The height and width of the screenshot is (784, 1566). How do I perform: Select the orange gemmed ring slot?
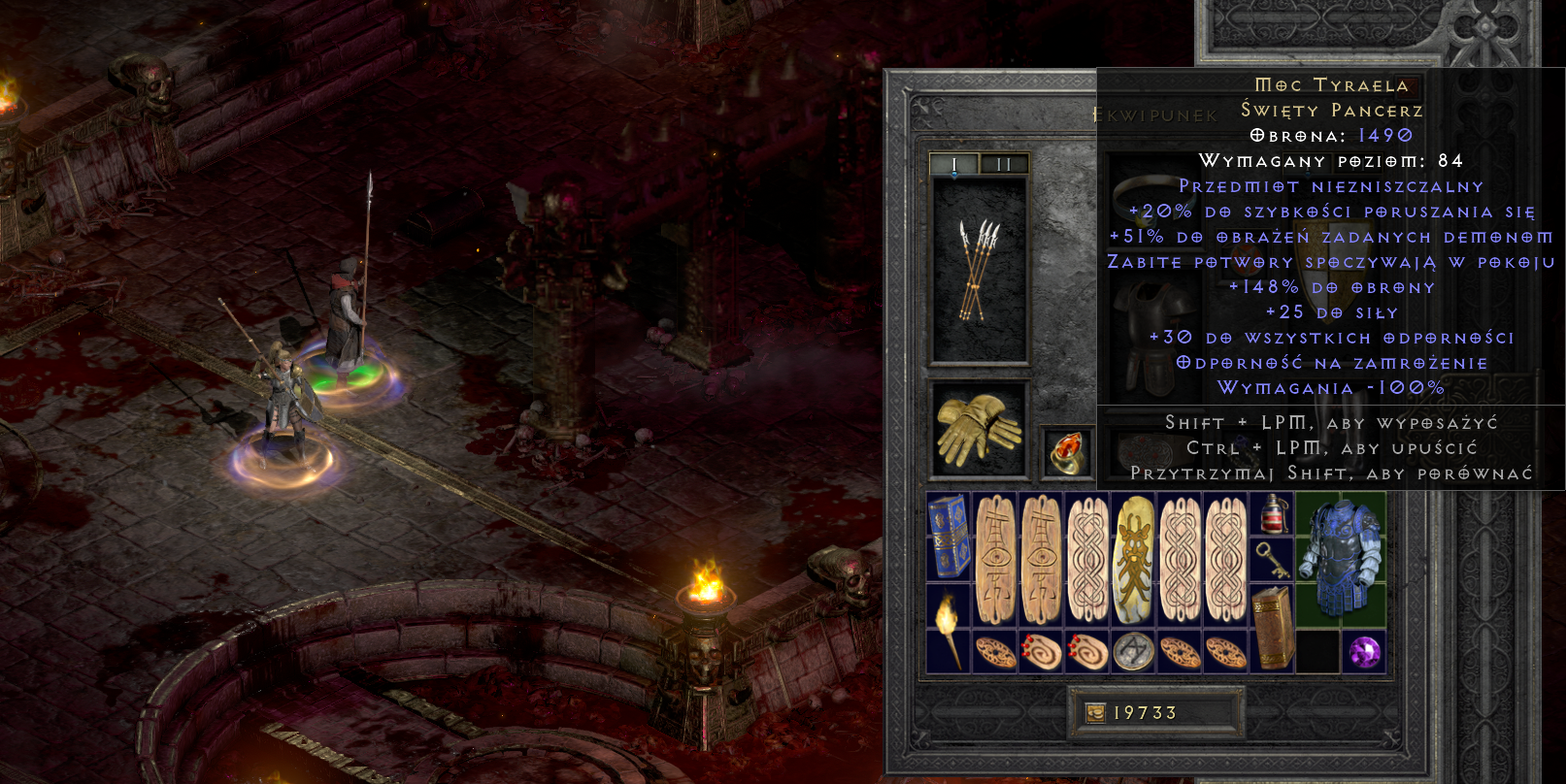pyautogui.click(x=1068, y=454)
